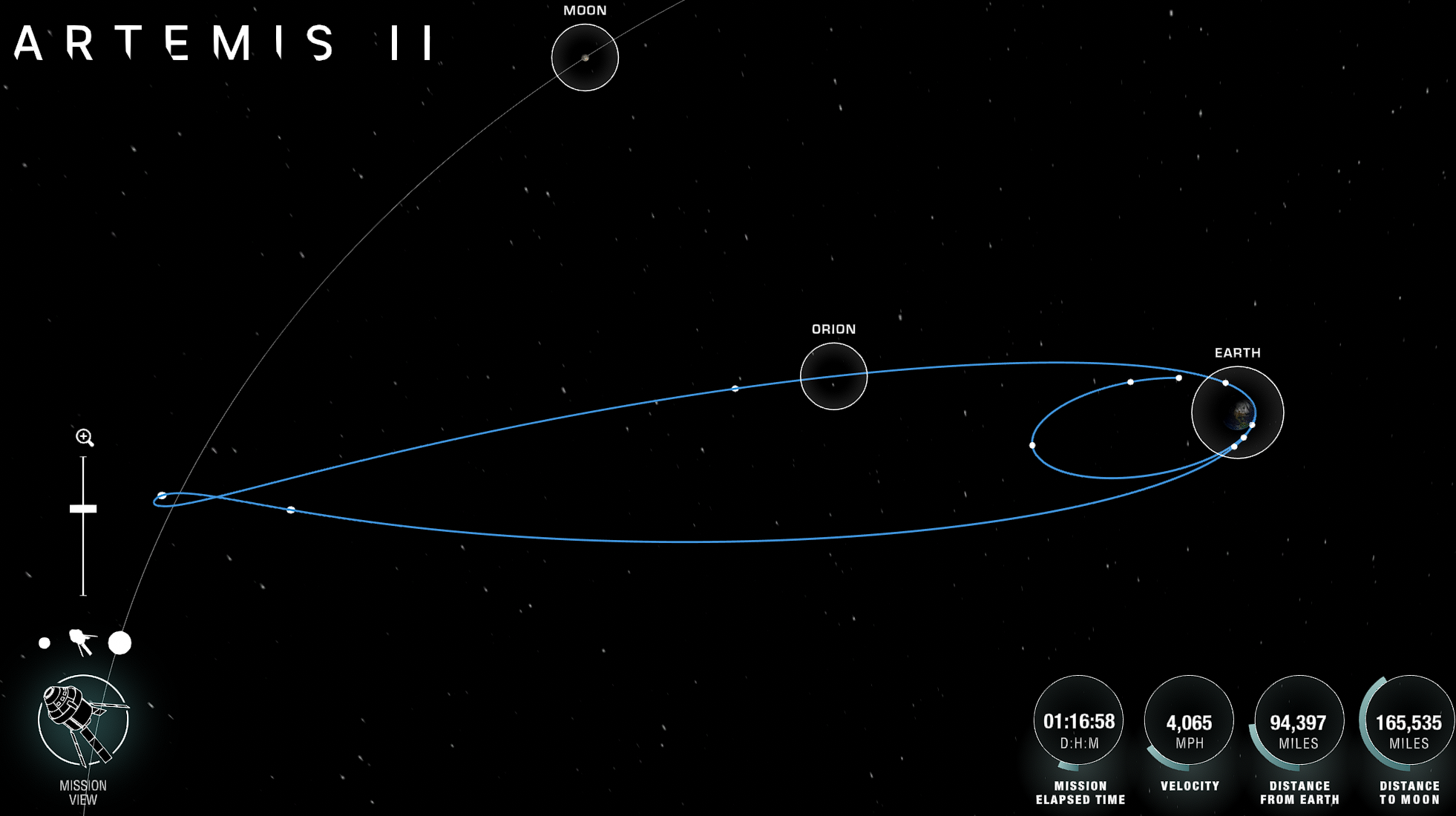Click the zoom-in magnifier icon
Image resolution: width=1456 pixels, height=816 pixels.
[85, 438]
